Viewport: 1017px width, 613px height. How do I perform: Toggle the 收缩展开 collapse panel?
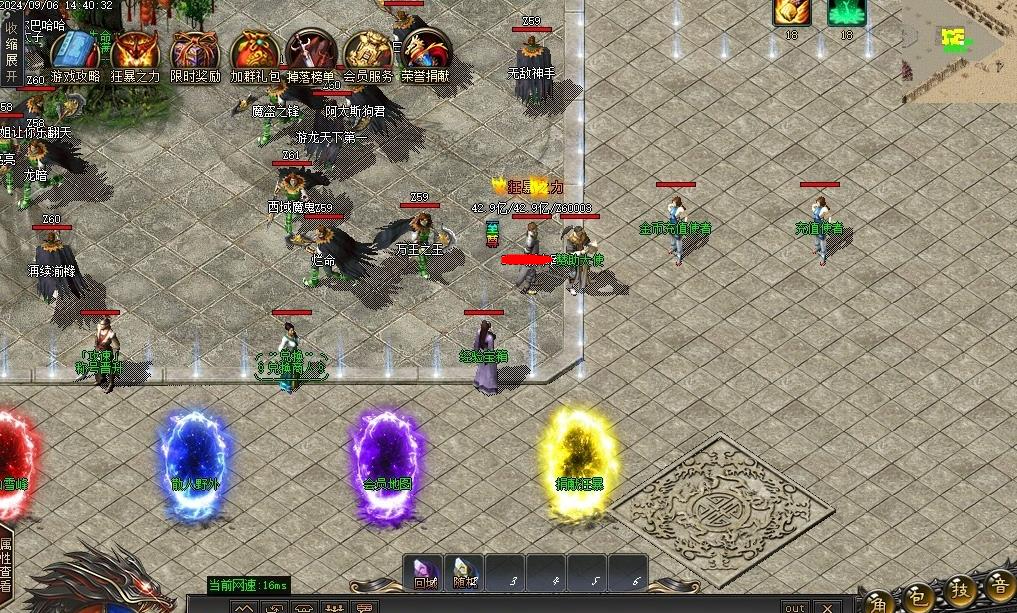coord(11,52)
